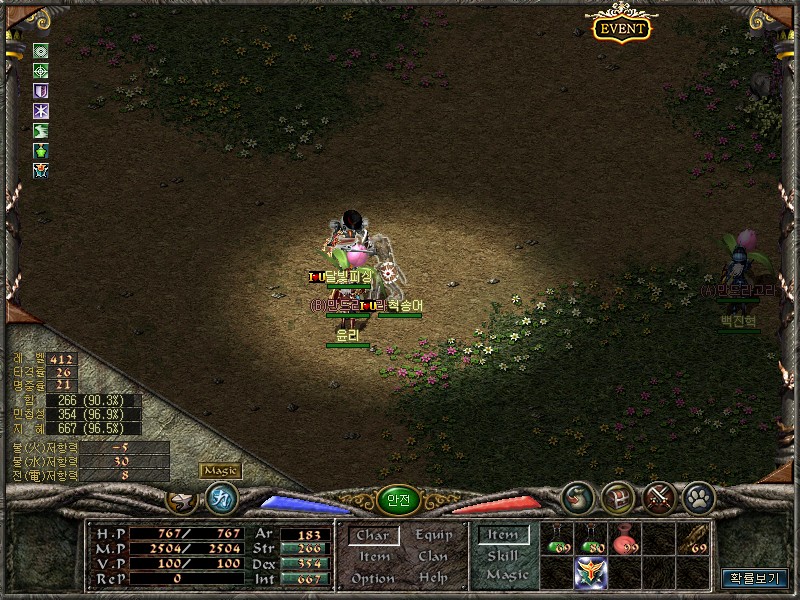Click the blue rune round icon

(221, 498)
